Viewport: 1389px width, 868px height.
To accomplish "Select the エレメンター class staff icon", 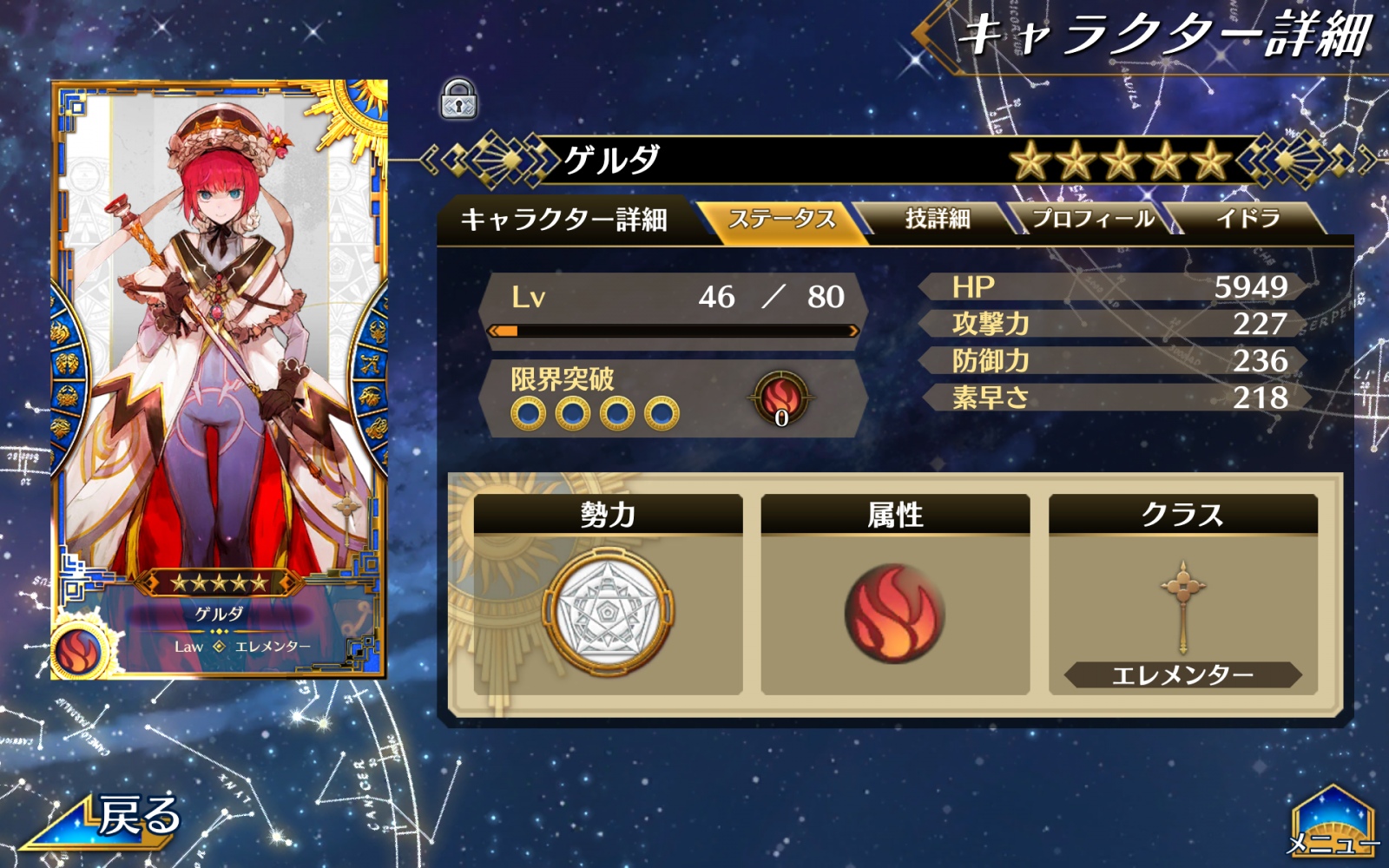I will pos(1182,608).
